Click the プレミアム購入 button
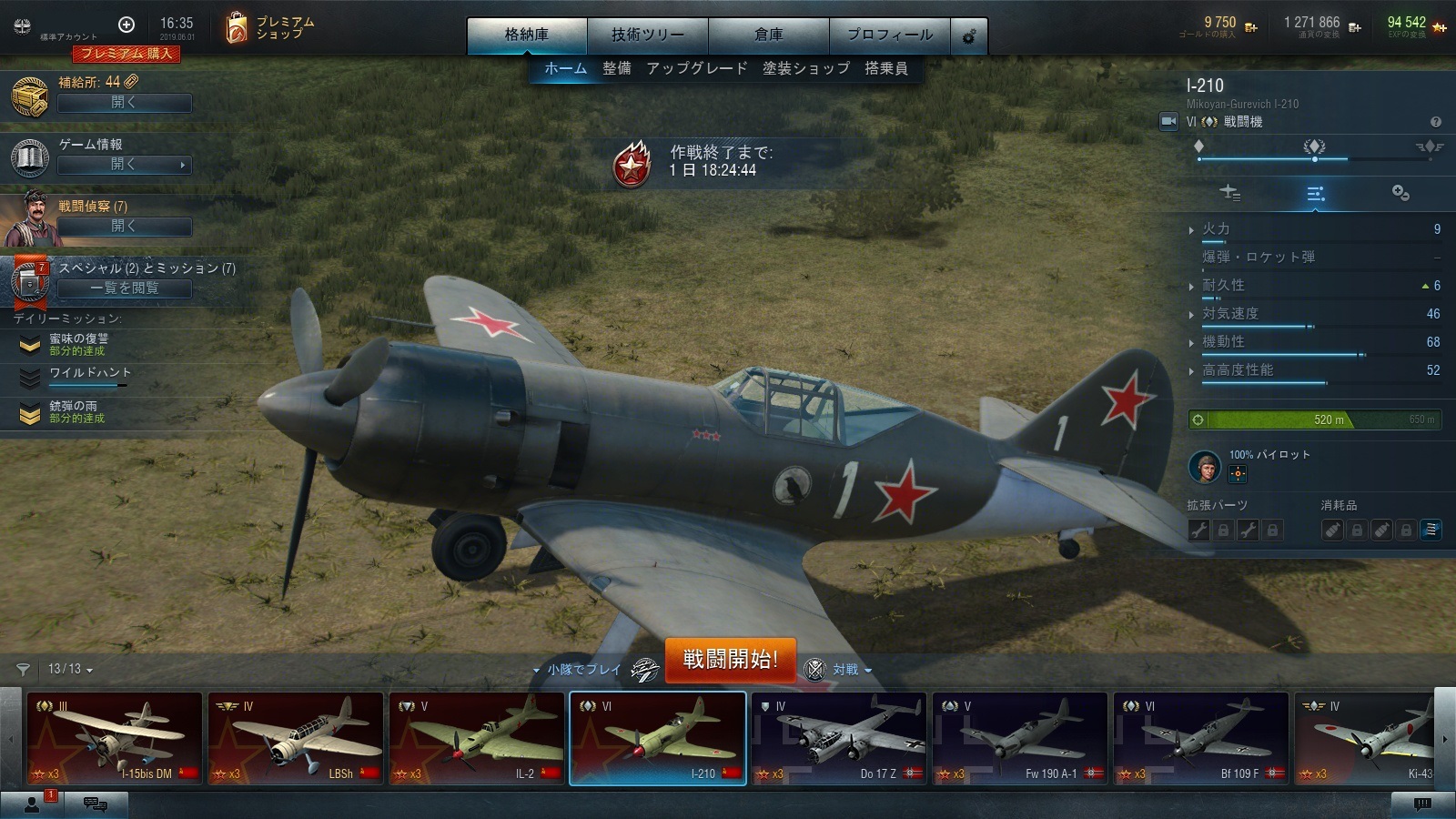Viewport: 1456px width, 819px height. pyautogui.click(x=126, y=54)
